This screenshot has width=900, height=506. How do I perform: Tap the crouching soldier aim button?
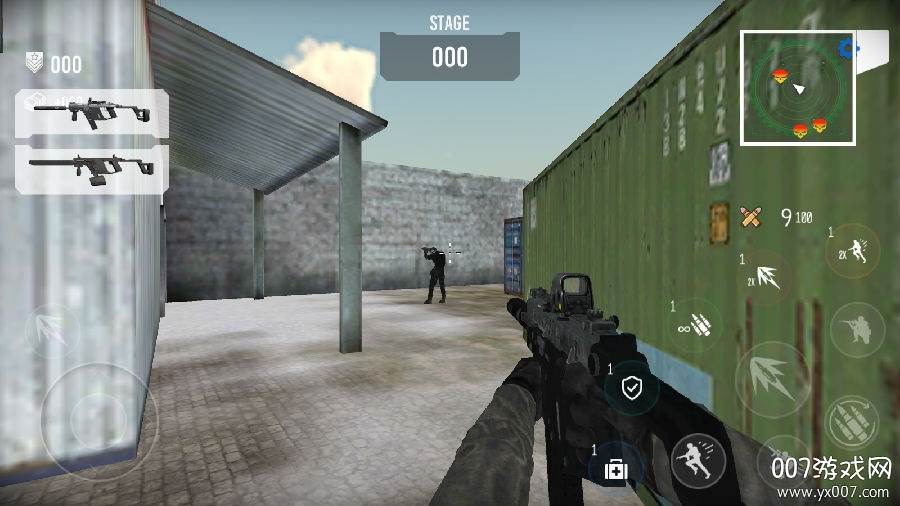tap(857, 328)
